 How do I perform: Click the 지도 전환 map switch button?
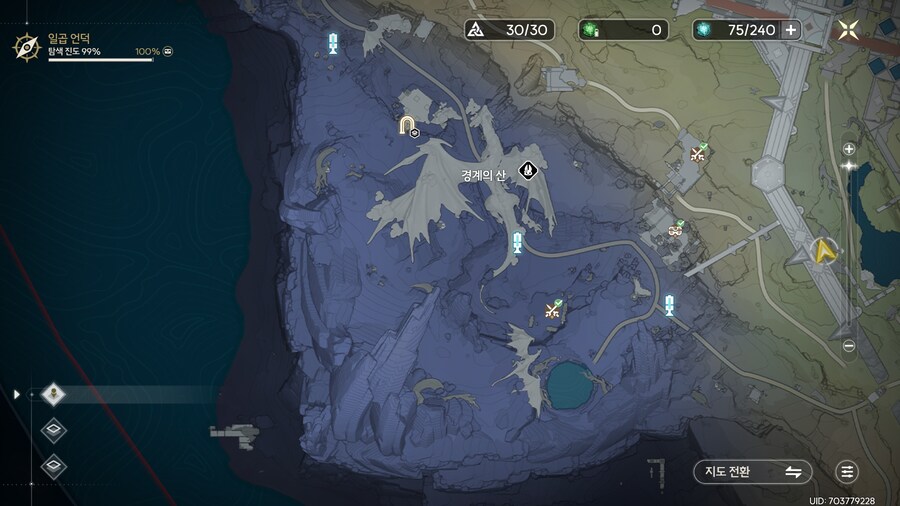(x=752, y=471)
